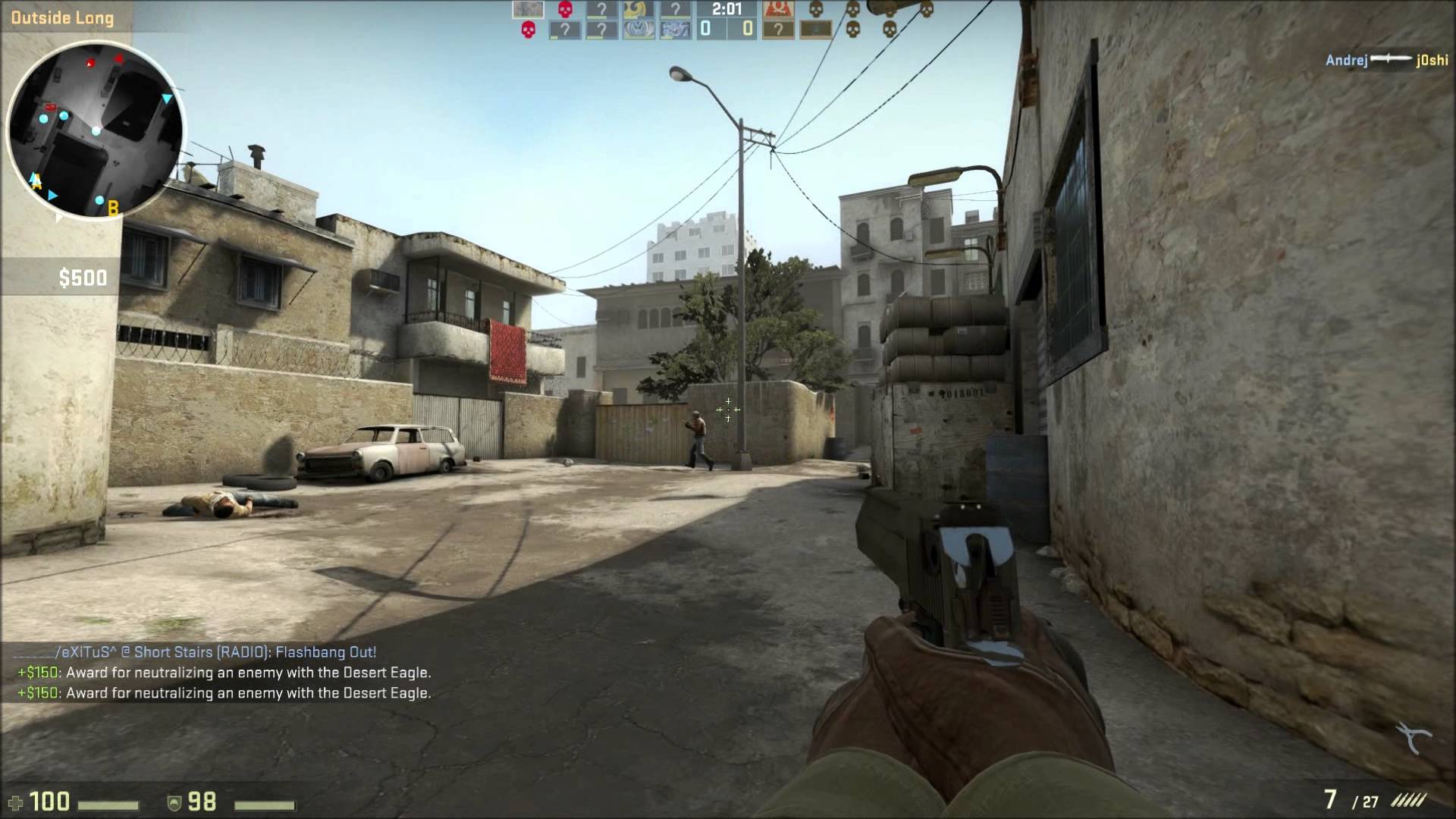Click the red skull death icon above the scoreboard
Viewport: 1456px width, 819px height.
pyautogui.click(x=565, y=10)
